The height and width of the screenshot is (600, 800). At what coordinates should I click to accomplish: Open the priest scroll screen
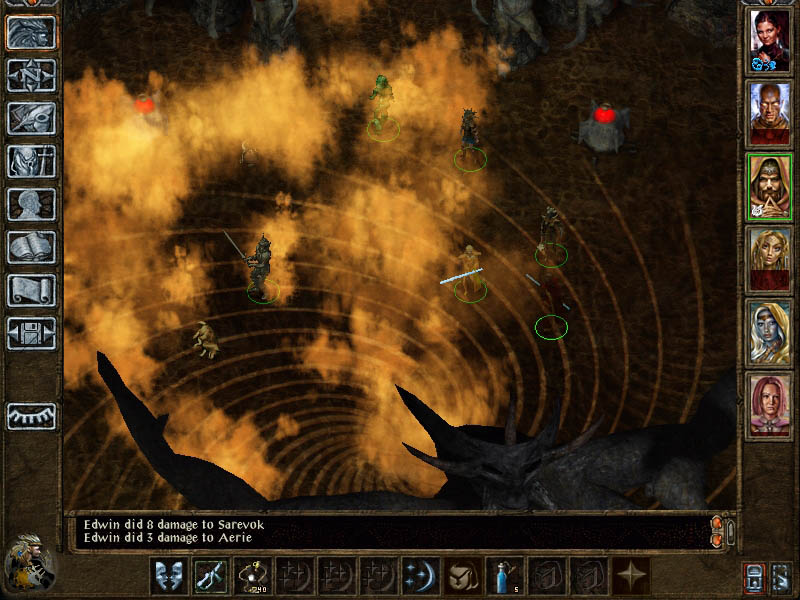pos(31,290)
